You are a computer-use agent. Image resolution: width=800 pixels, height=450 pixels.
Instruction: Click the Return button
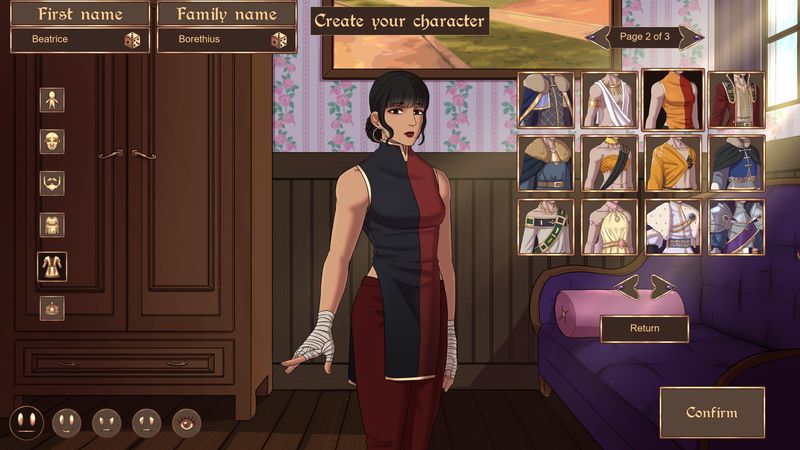coord(644,328)
